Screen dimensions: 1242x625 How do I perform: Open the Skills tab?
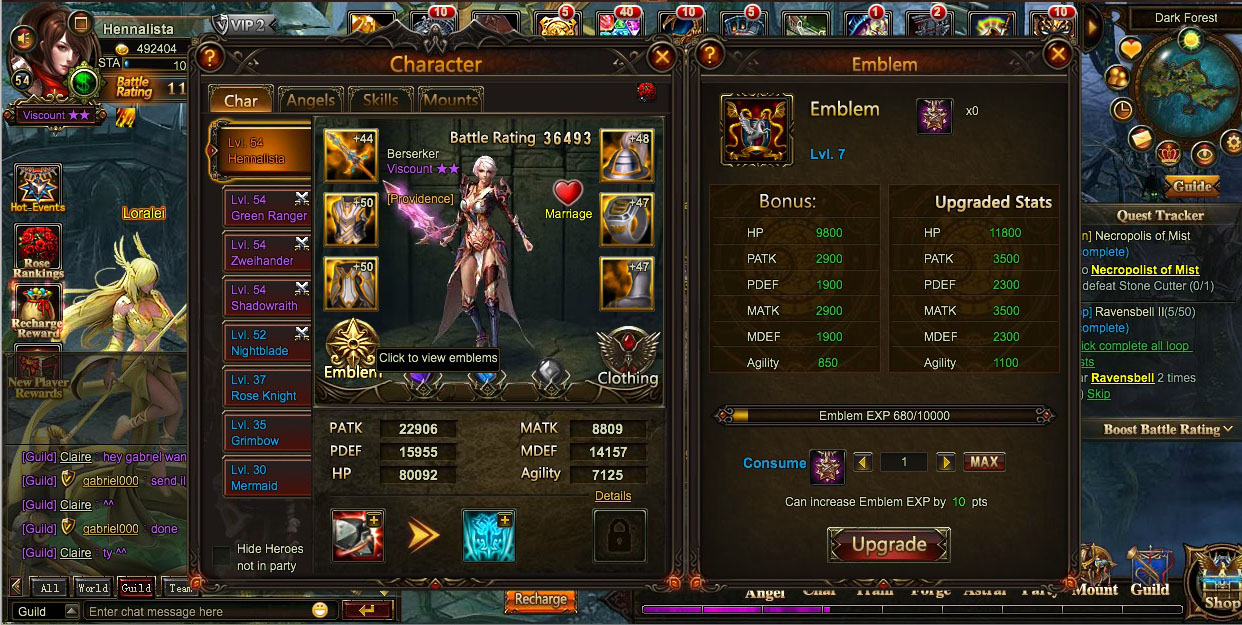[380, 100]
